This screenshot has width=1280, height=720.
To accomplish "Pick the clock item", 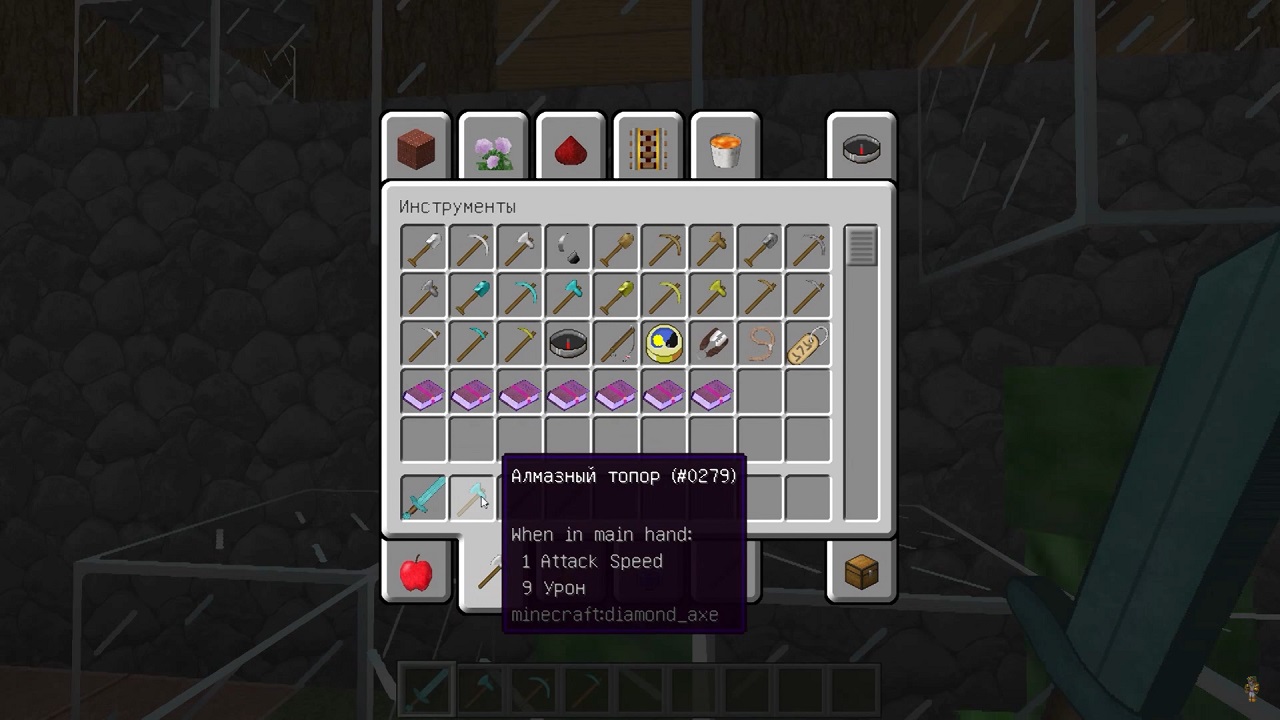I will click(663, 343).
